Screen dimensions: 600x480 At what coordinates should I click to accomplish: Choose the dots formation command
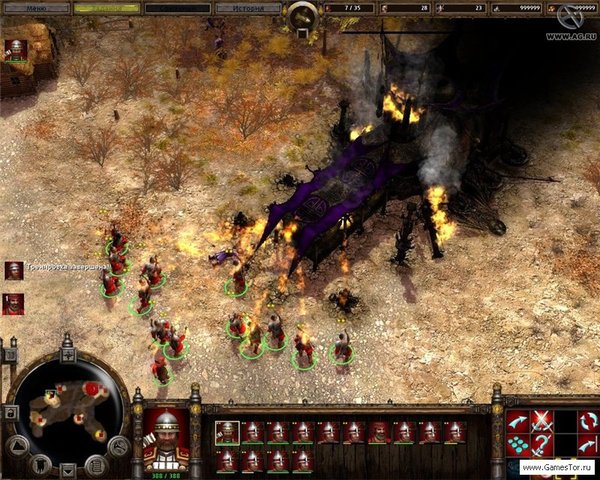518,444
